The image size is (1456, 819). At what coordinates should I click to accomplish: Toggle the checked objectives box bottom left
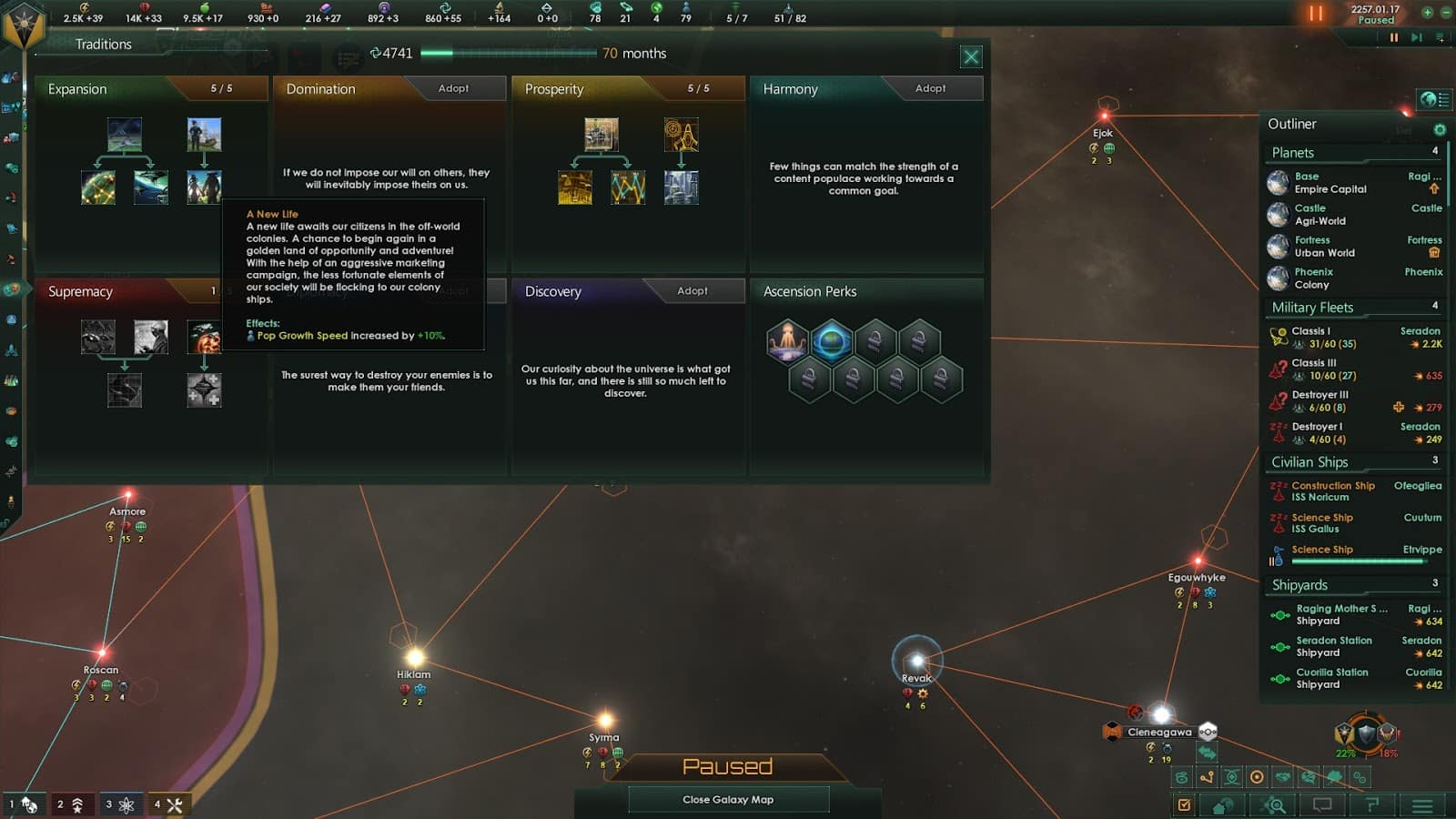point(1185,805)
